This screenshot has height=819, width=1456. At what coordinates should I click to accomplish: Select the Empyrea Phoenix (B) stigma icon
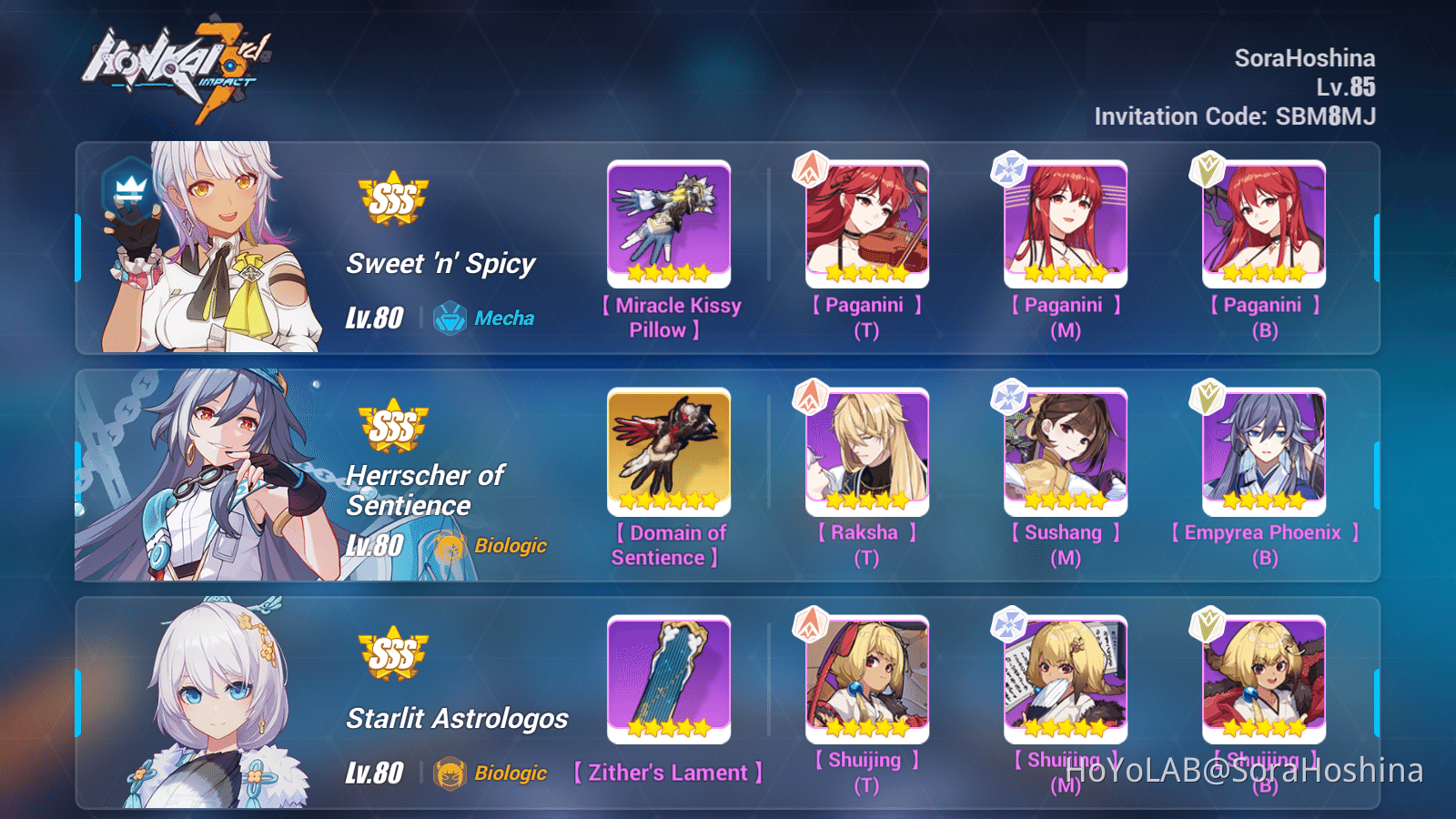pyautogui.click(x=1262, y=450)
